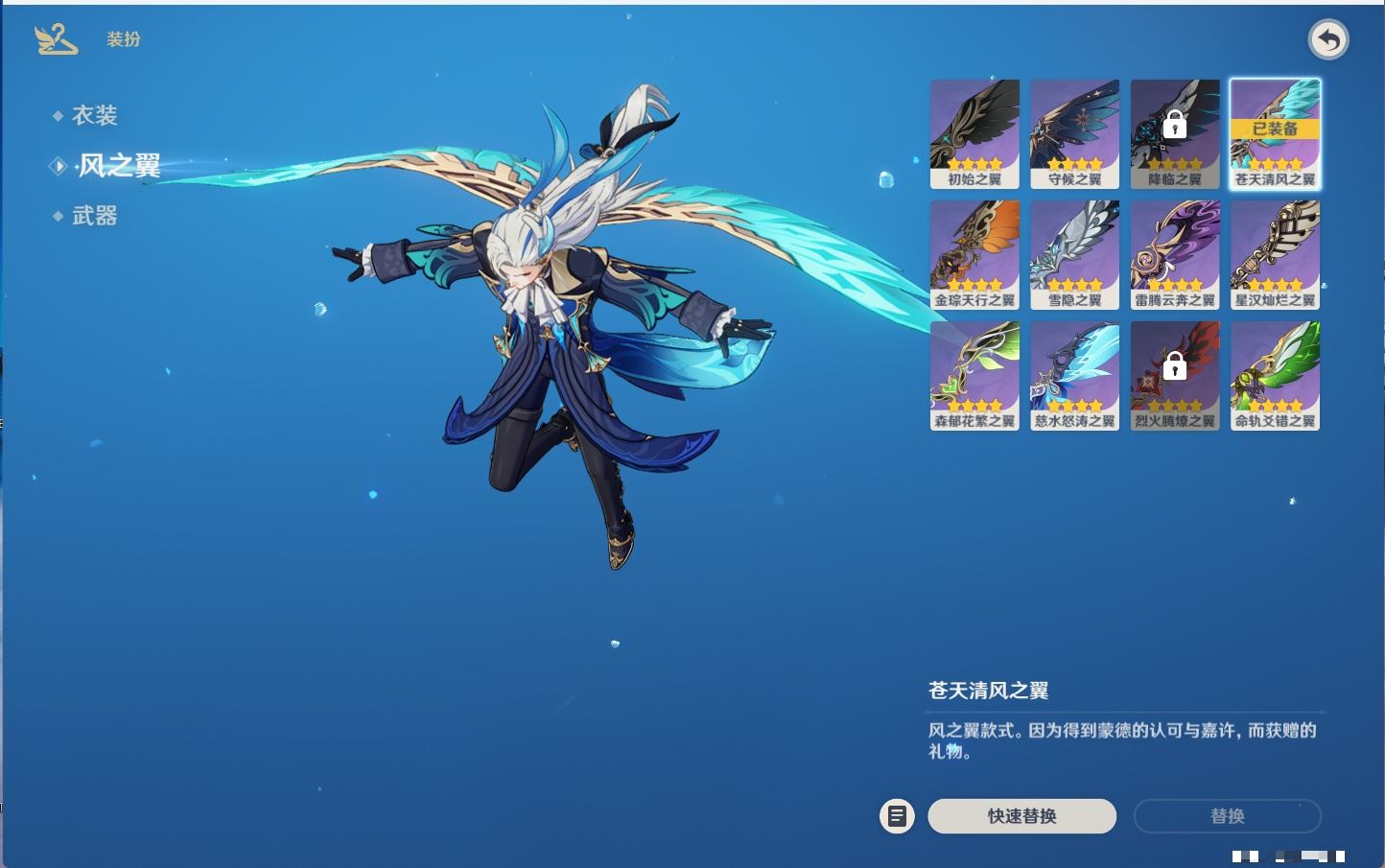
Task: Select the locked 降临之翼 glider
Action: (1175, 133)
